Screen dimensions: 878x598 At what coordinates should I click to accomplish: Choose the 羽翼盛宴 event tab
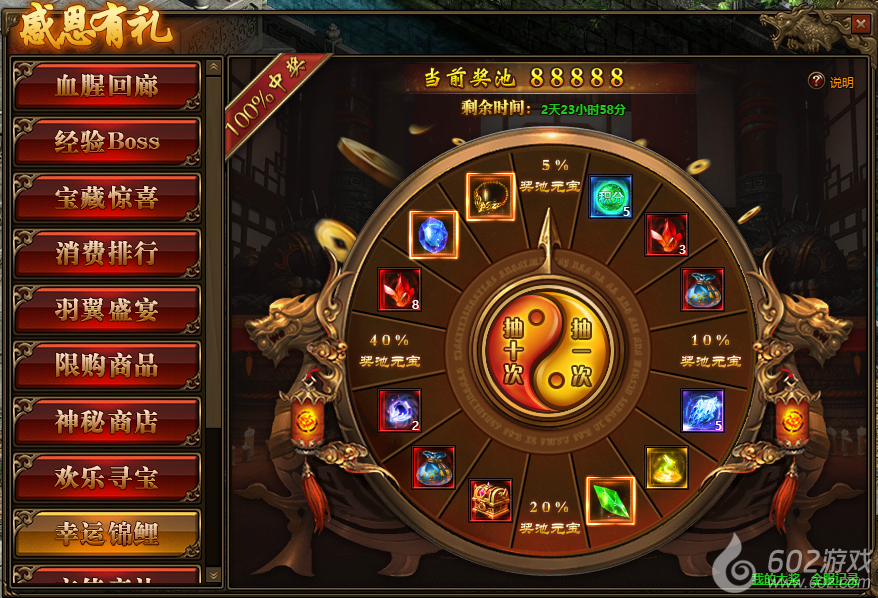(107, 310)
